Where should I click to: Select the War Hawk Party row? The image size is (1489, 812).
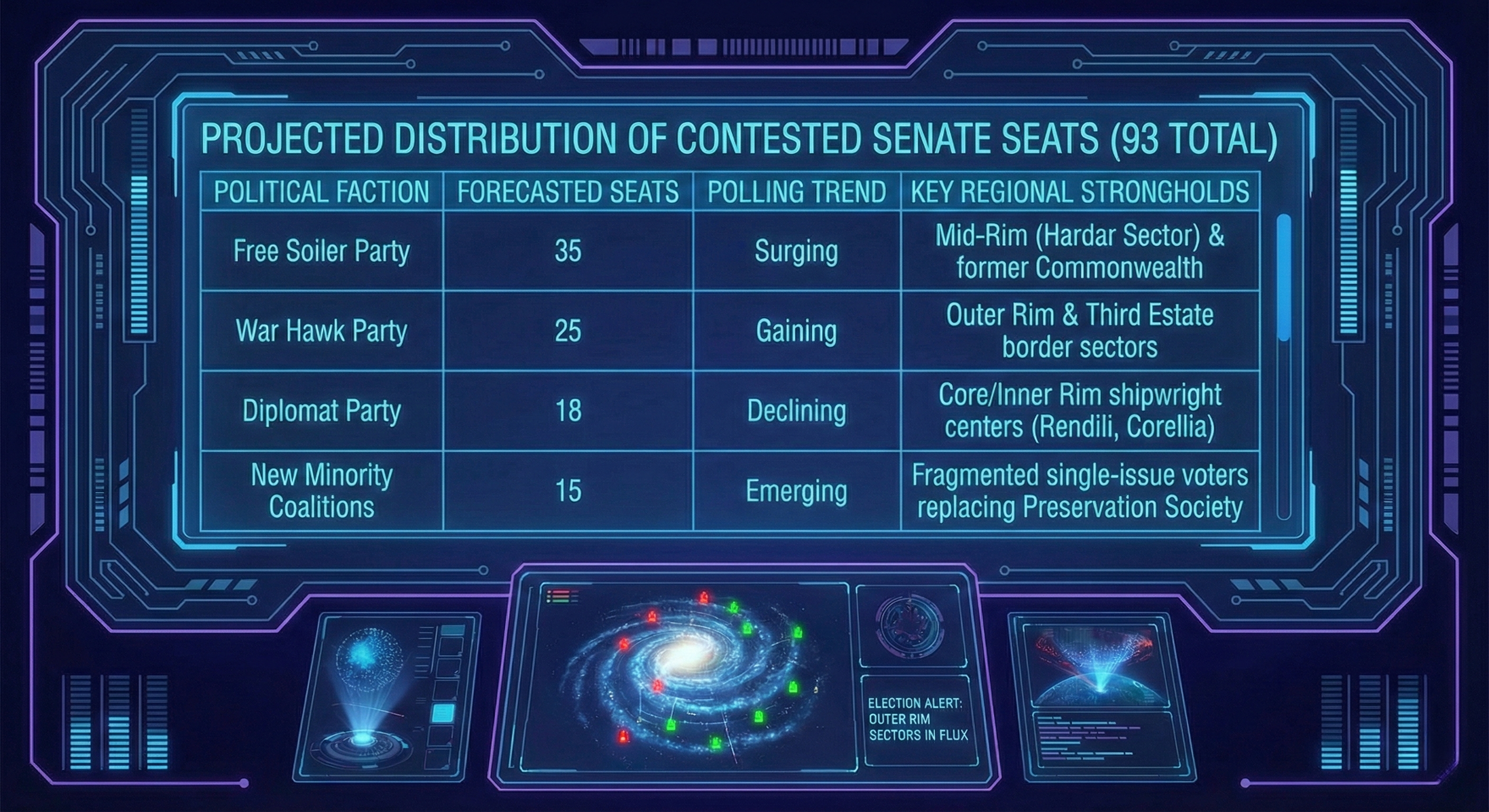click(321, 330)
